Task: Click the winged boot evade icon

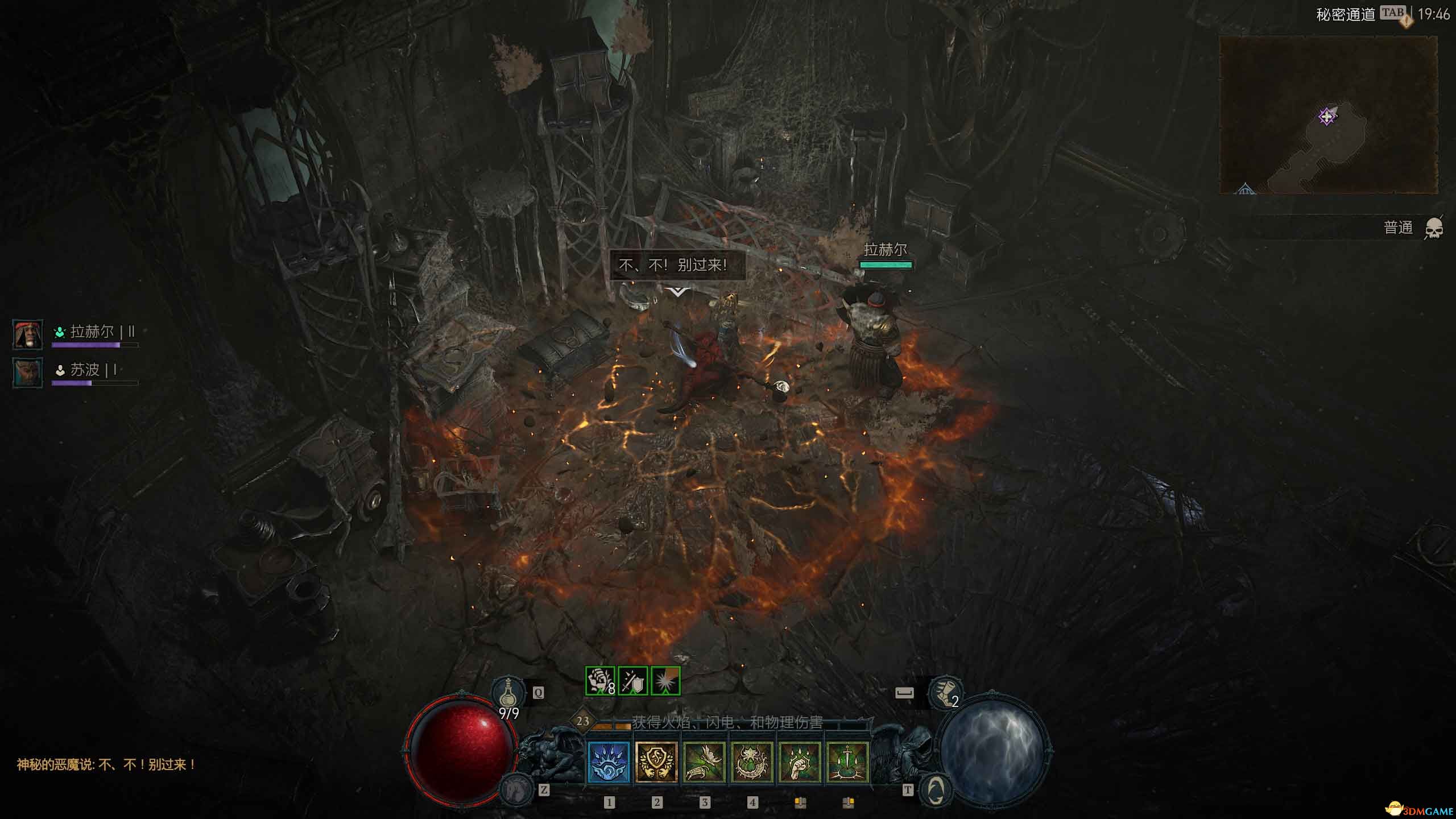Action: (x=945, y=692)
